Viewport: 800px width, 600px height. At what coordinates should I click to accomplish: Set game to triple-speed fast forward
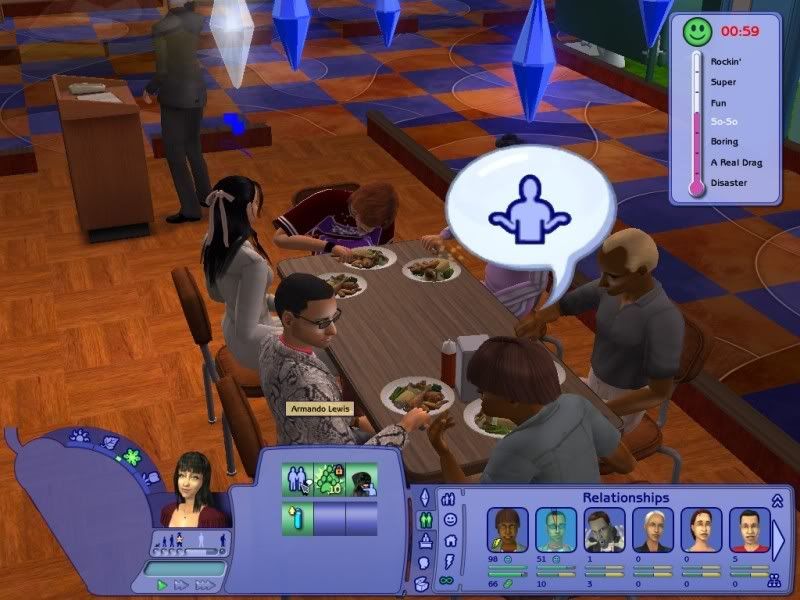coord(206,585)
